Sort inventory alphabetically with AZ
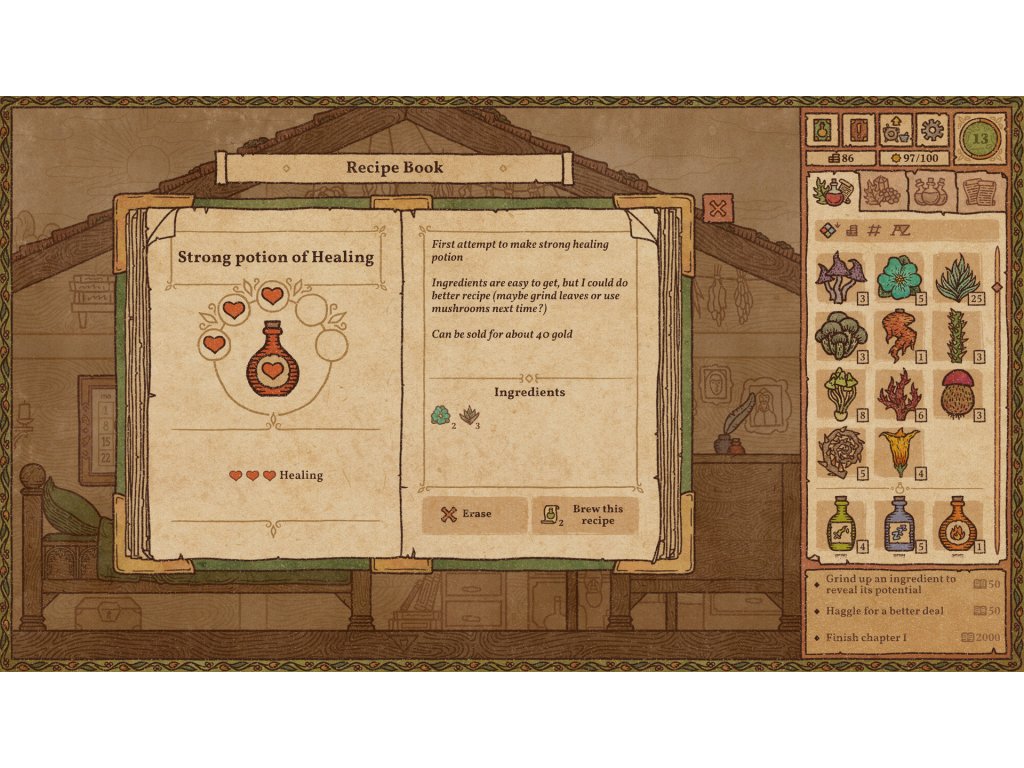This screenshot has width=1024, height=768. click(902, 231)
